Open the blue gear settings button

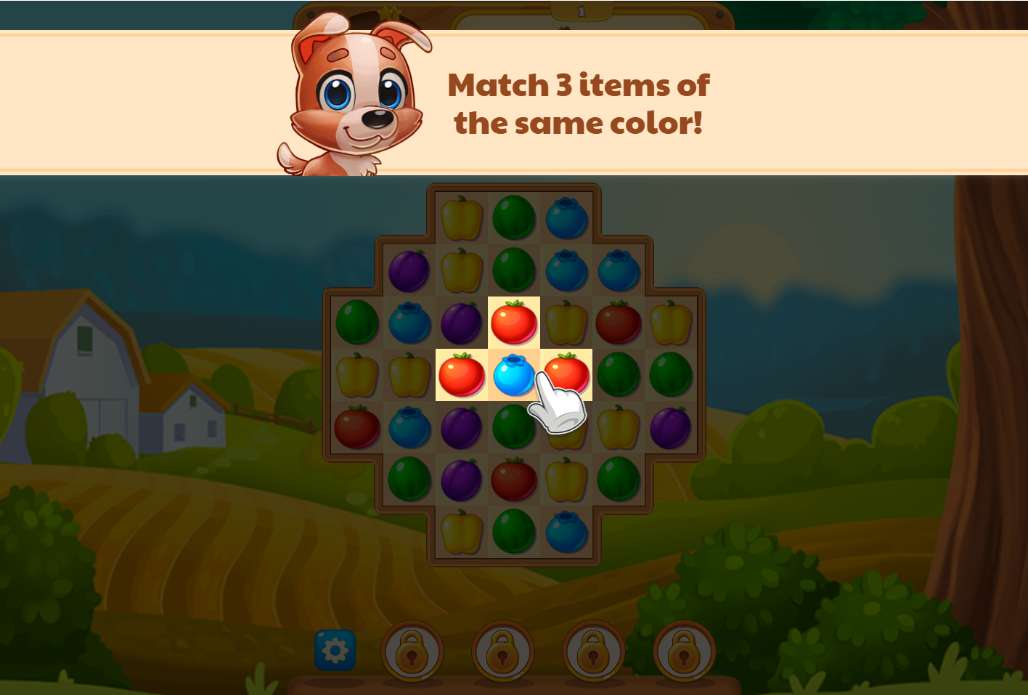[x=335, y=651]
